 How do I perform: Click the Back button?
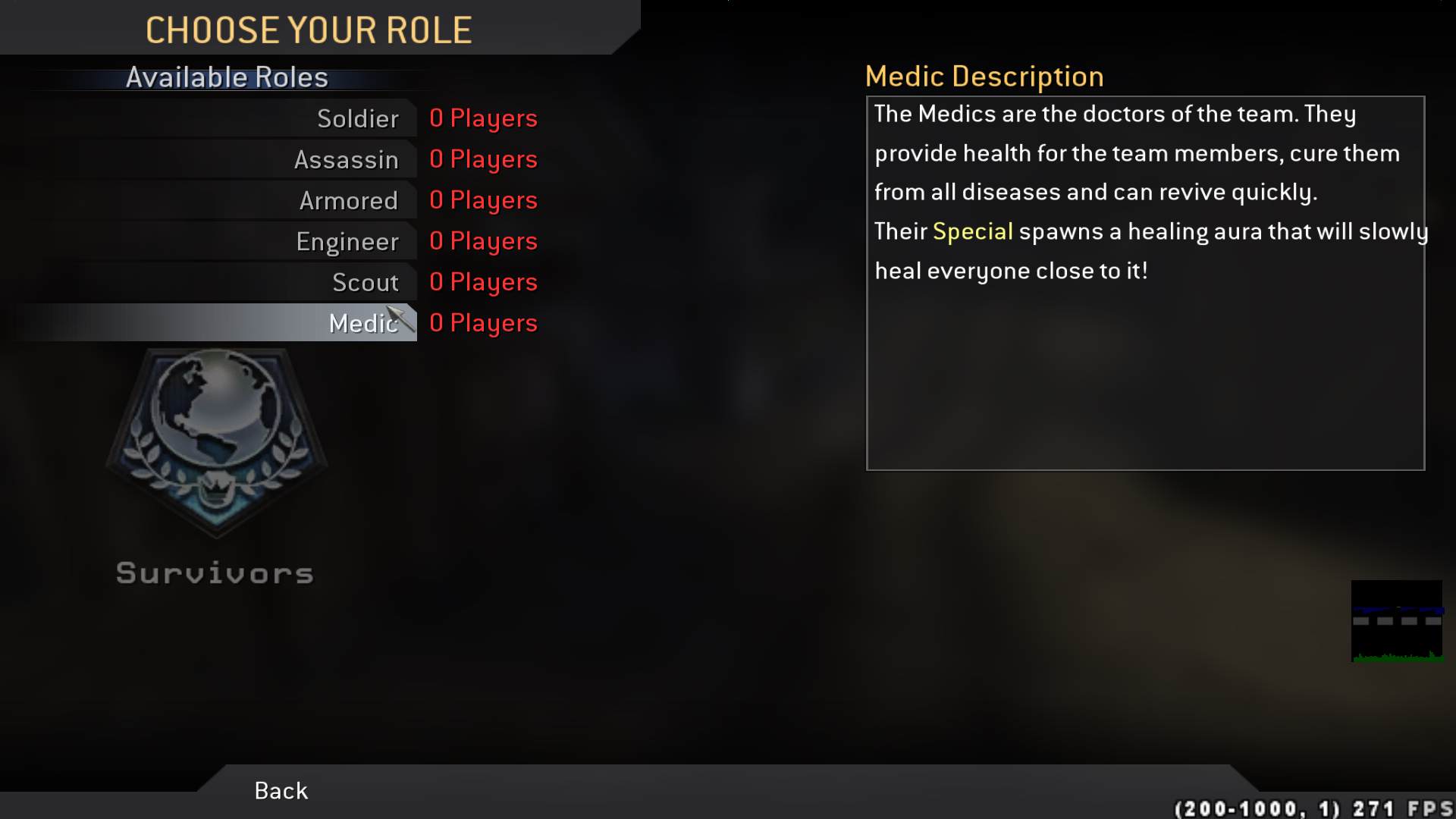coord(279,790)
